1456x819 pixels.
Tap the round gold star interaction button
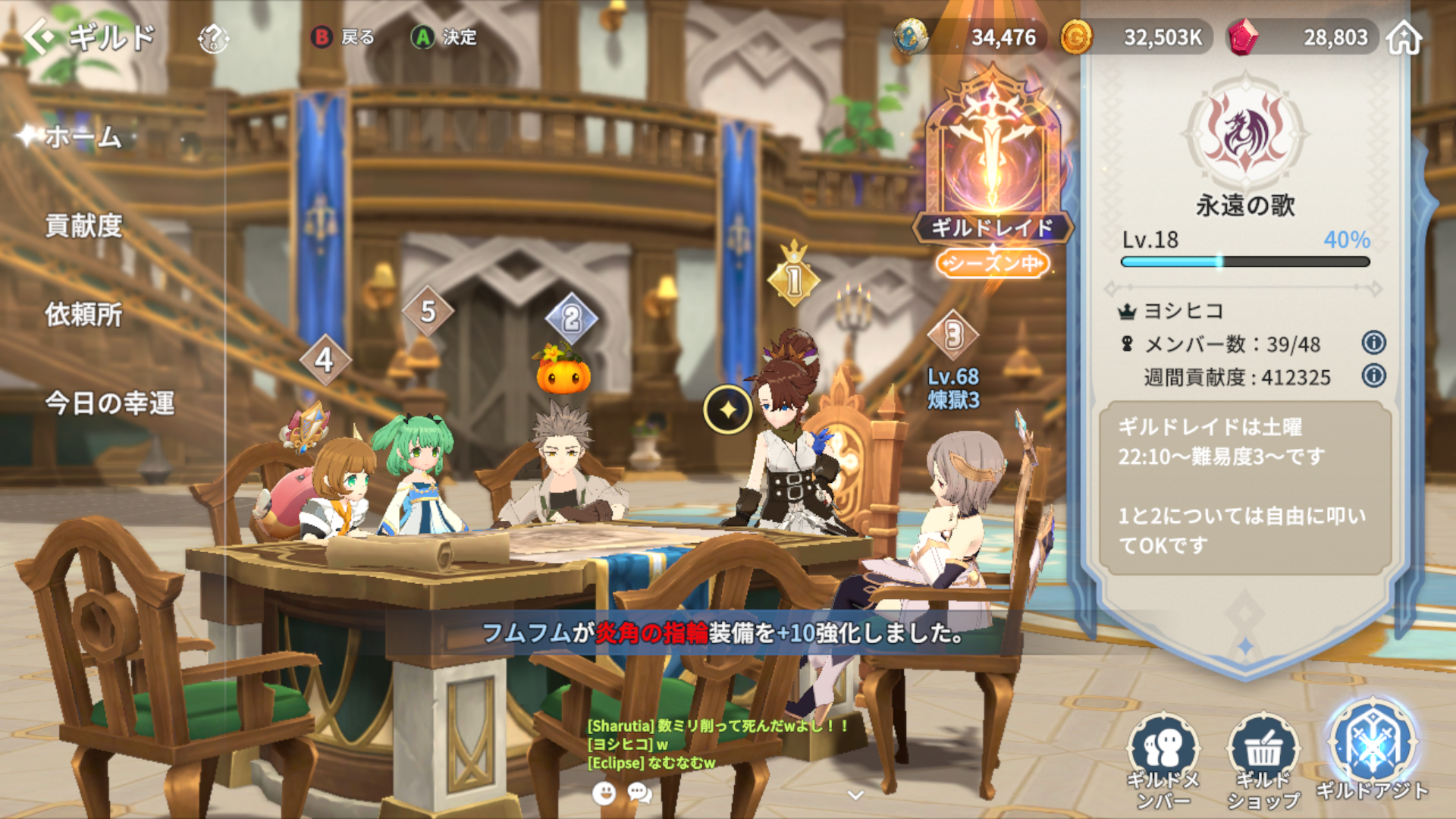point(727,410)
